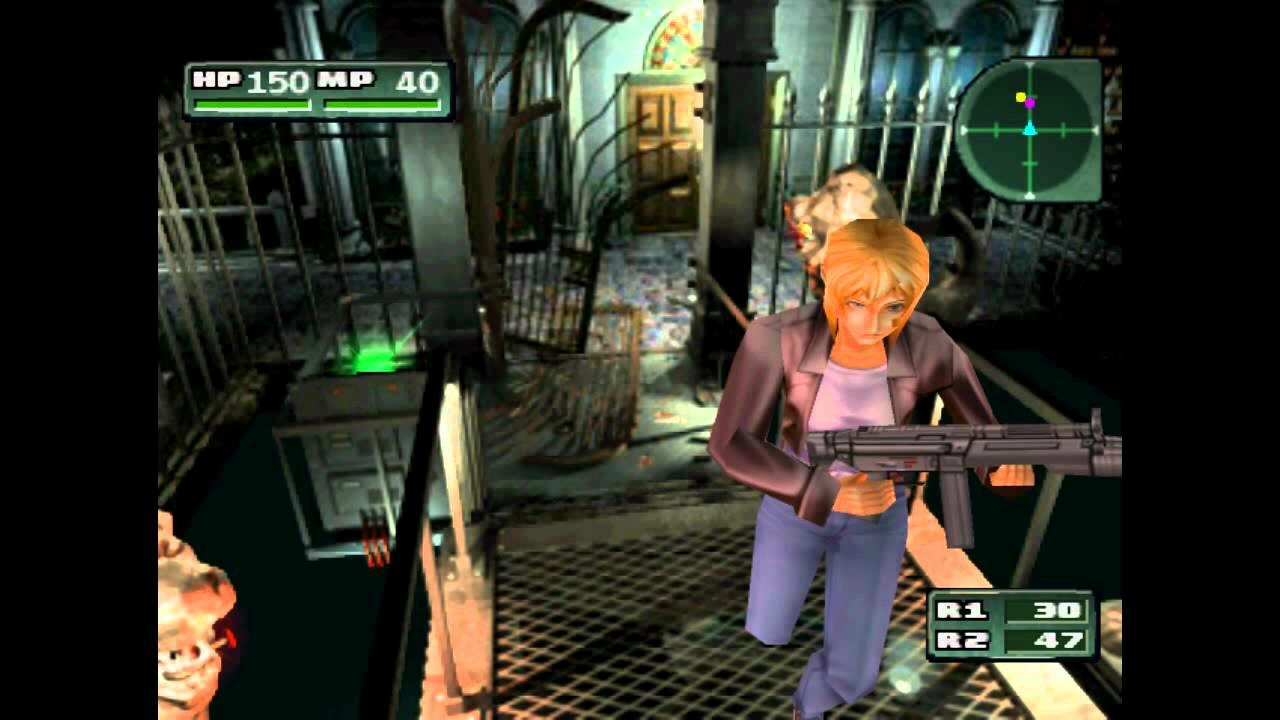Select the cyan player arrow on radar
The height and width of the screenshot is (720, 1280).
(1029, 129)
